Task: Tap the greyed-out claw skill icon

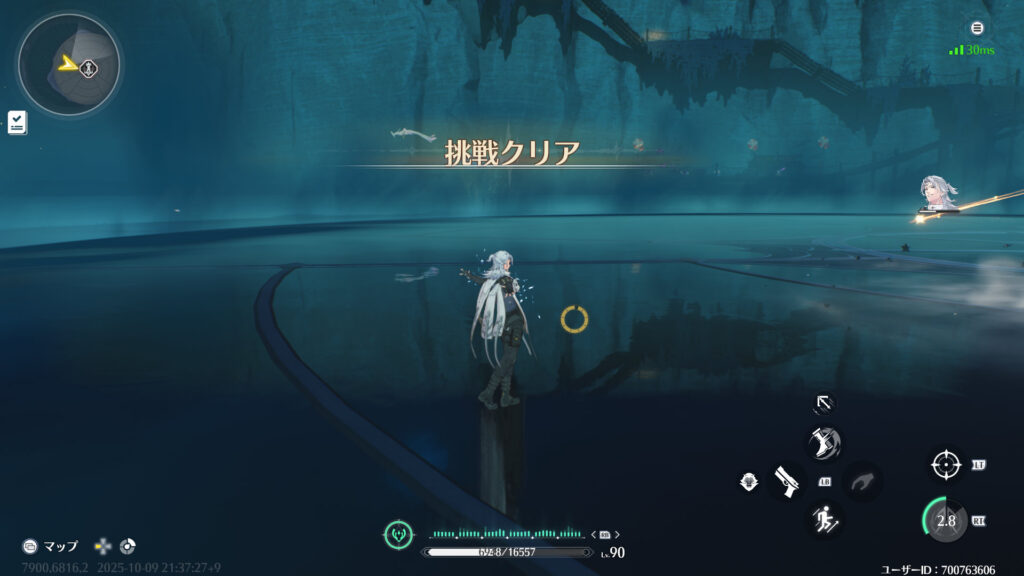Action: (x=862, y=482)
